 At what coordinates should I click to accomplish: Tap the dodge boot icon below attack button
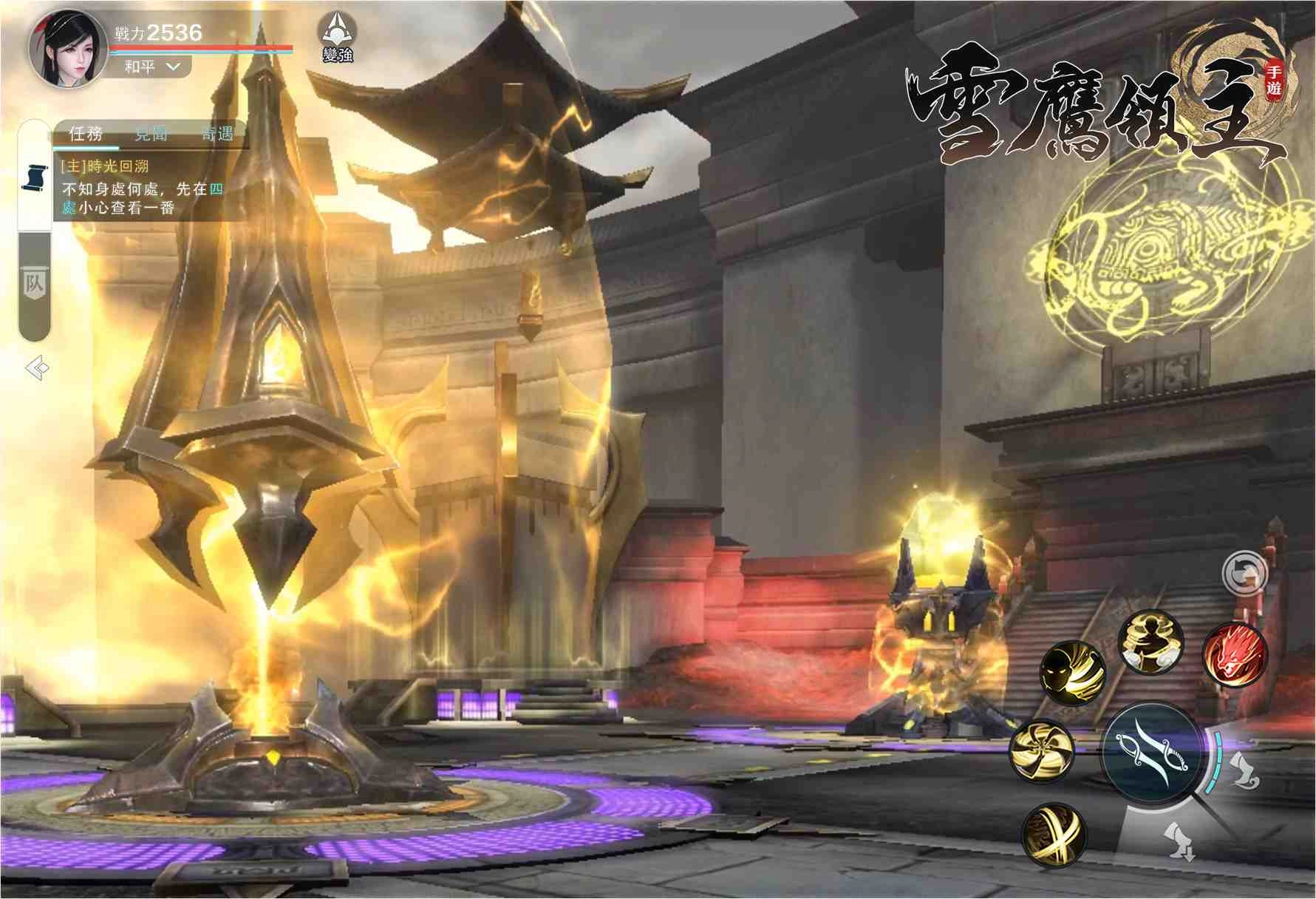pos(1179,844)
